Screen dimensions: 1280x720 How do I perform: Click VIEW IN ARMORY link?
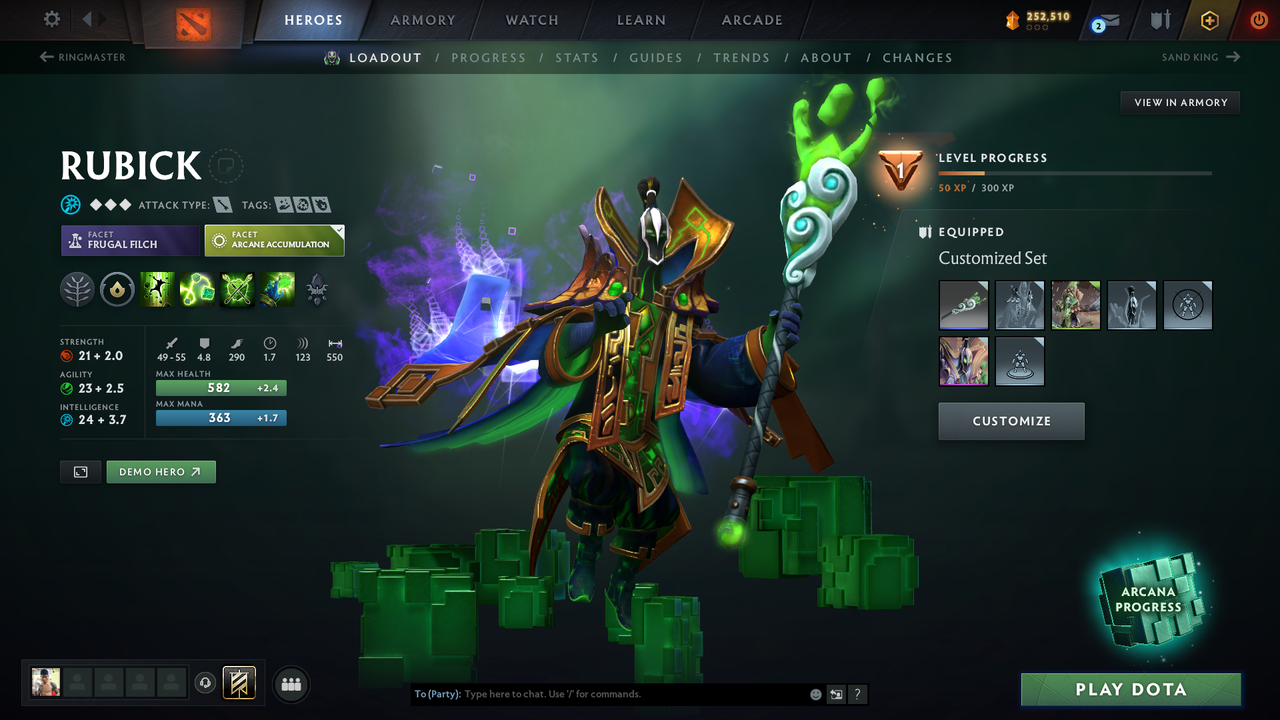1179,102
